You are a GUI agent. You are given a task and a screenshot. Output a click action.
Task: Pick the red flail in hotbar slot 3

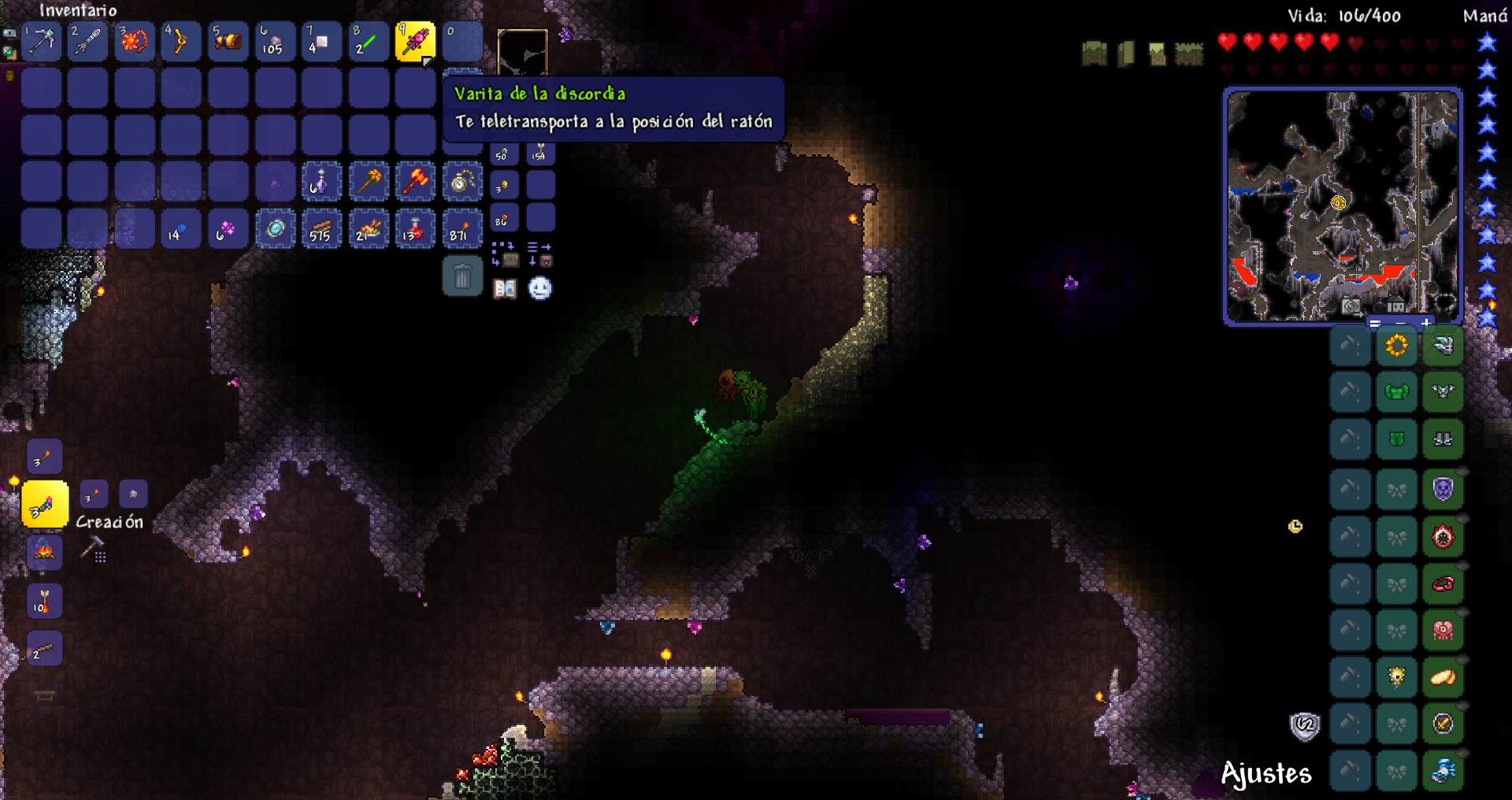point(134,41)
